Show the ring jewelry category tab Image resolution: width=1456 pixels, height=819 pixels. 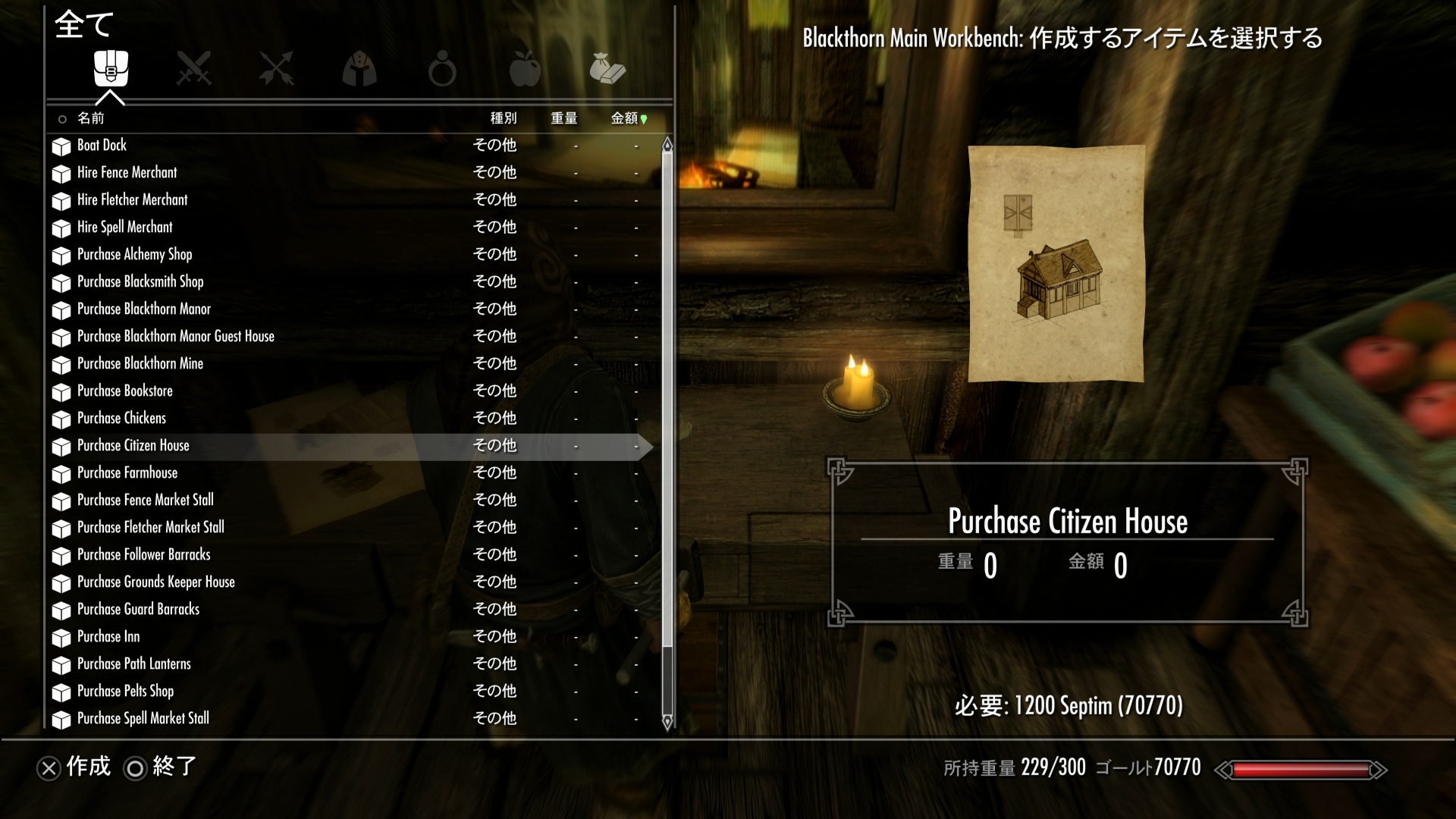(441, 70)
